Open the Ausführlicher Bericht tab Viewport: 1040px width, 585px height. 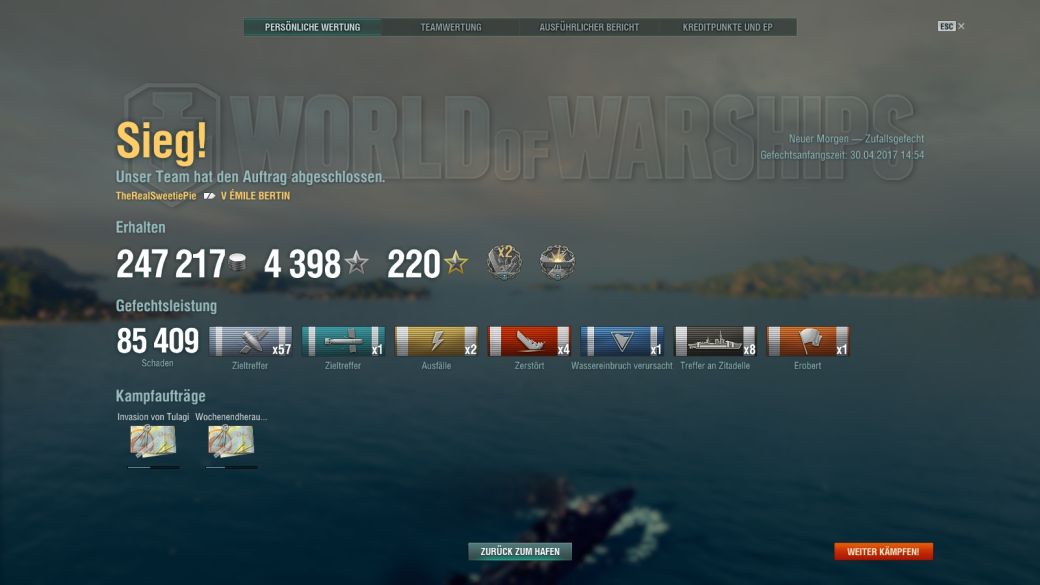point(589,27)
